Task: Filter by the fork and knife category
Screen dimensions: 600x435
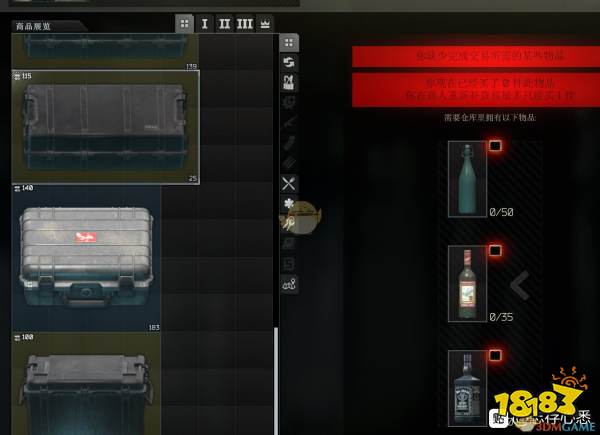Action: pyautogui.click(x=289, y=182)
